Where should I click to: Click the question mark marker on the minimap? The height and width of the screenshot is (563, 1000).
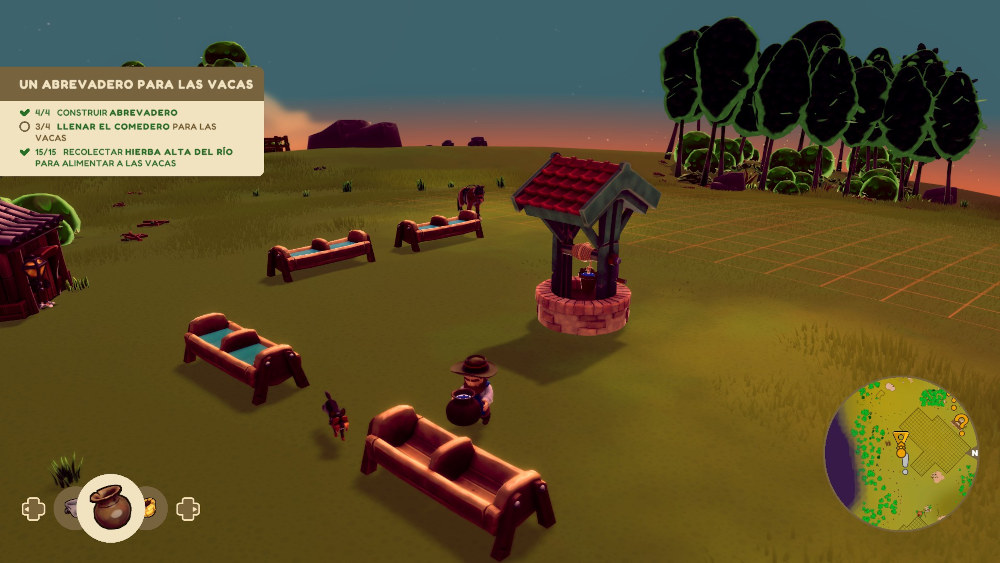[961, 421]
